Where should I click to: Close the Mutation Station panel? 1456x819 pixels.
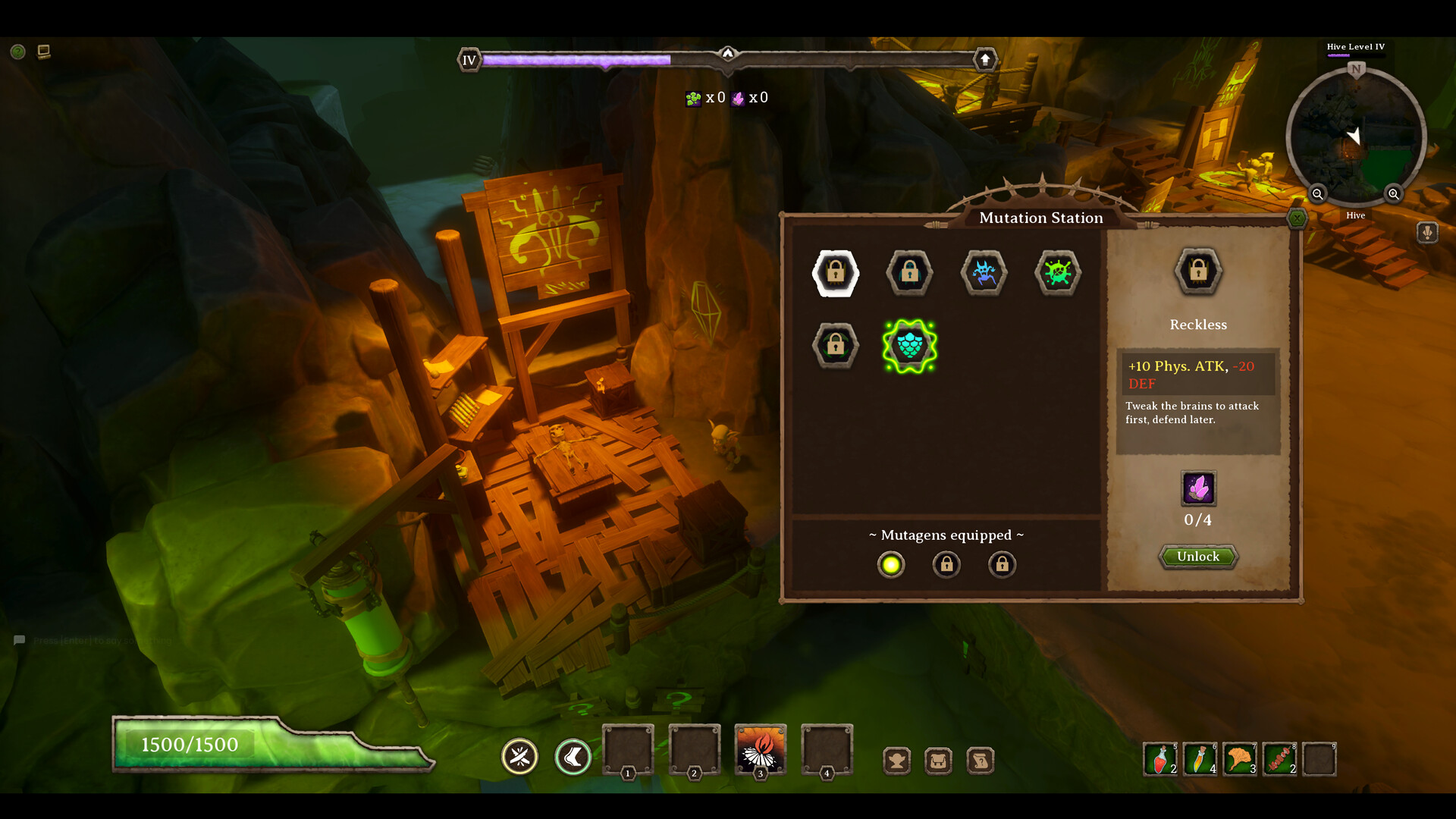(1297, 219)
